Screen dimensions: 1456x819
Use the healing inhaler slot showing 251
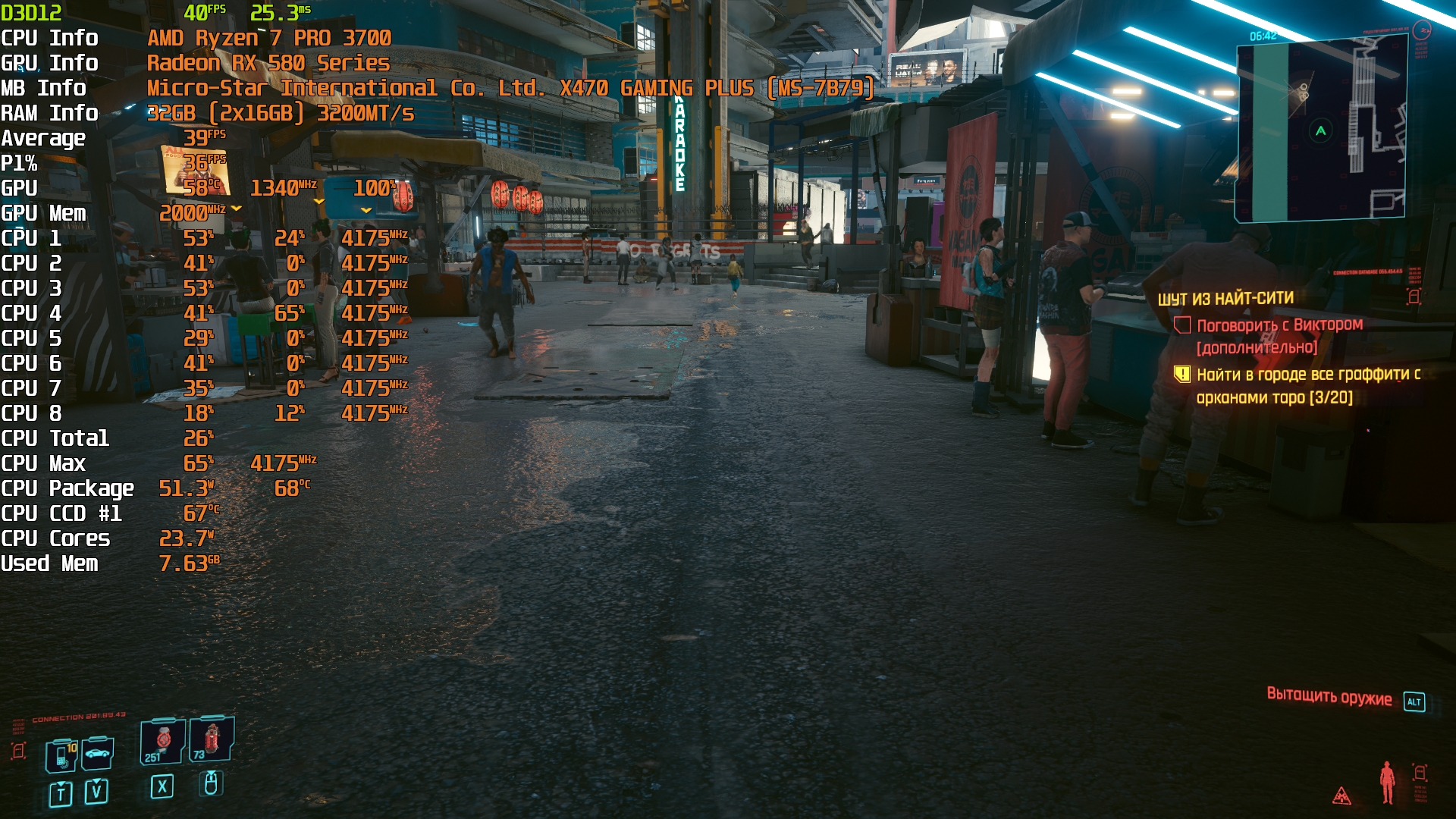point(162,742)
